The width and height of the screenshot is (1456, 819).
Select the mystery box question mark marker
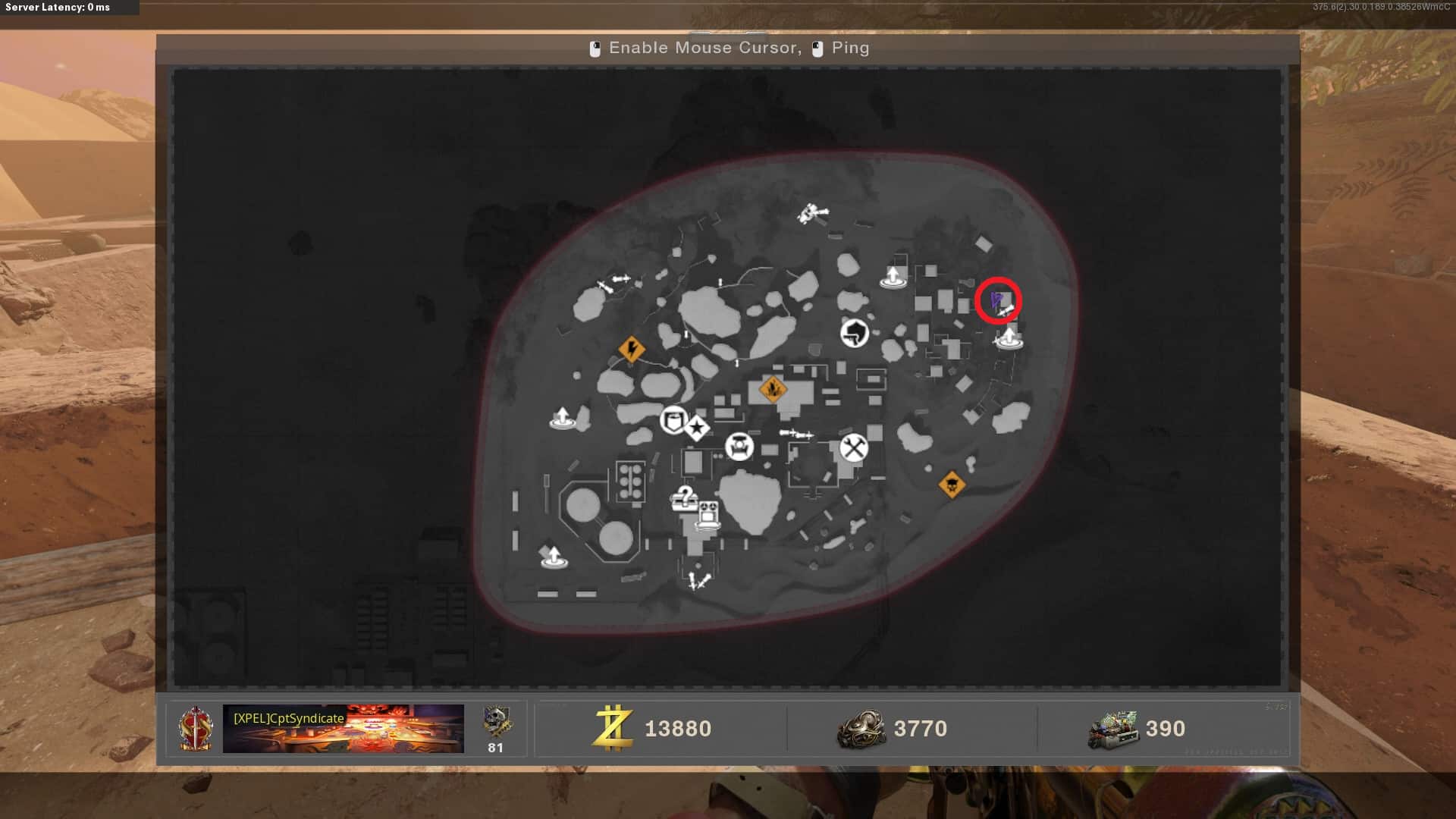click(x=684, y=498)
